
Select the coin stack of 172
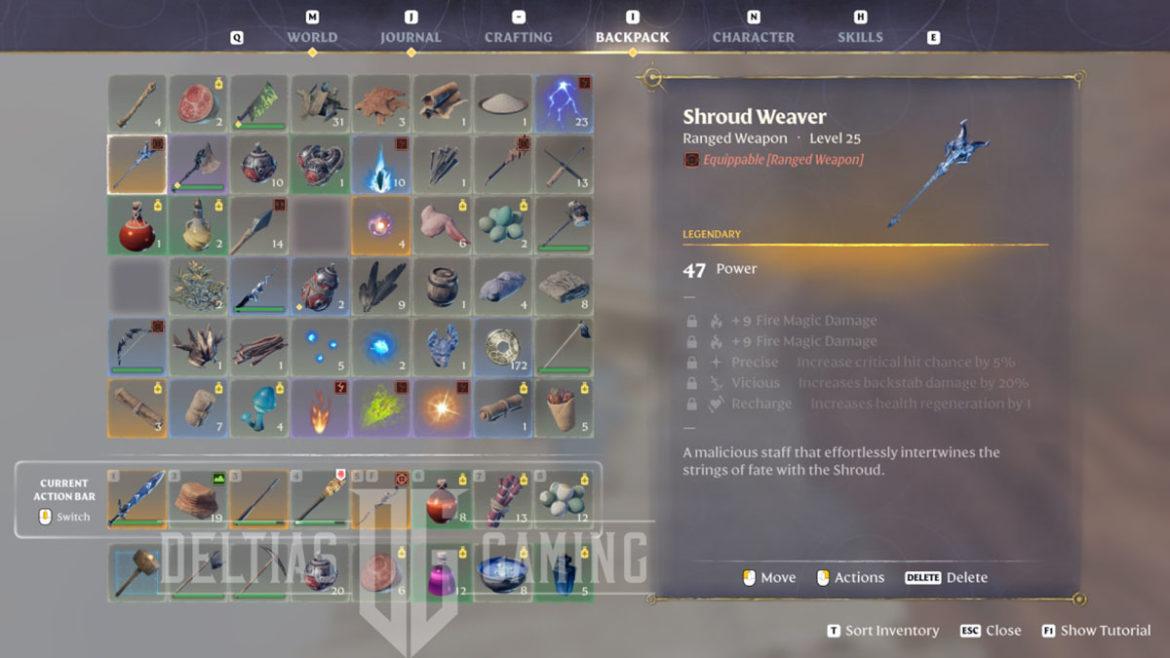point(503,348)
